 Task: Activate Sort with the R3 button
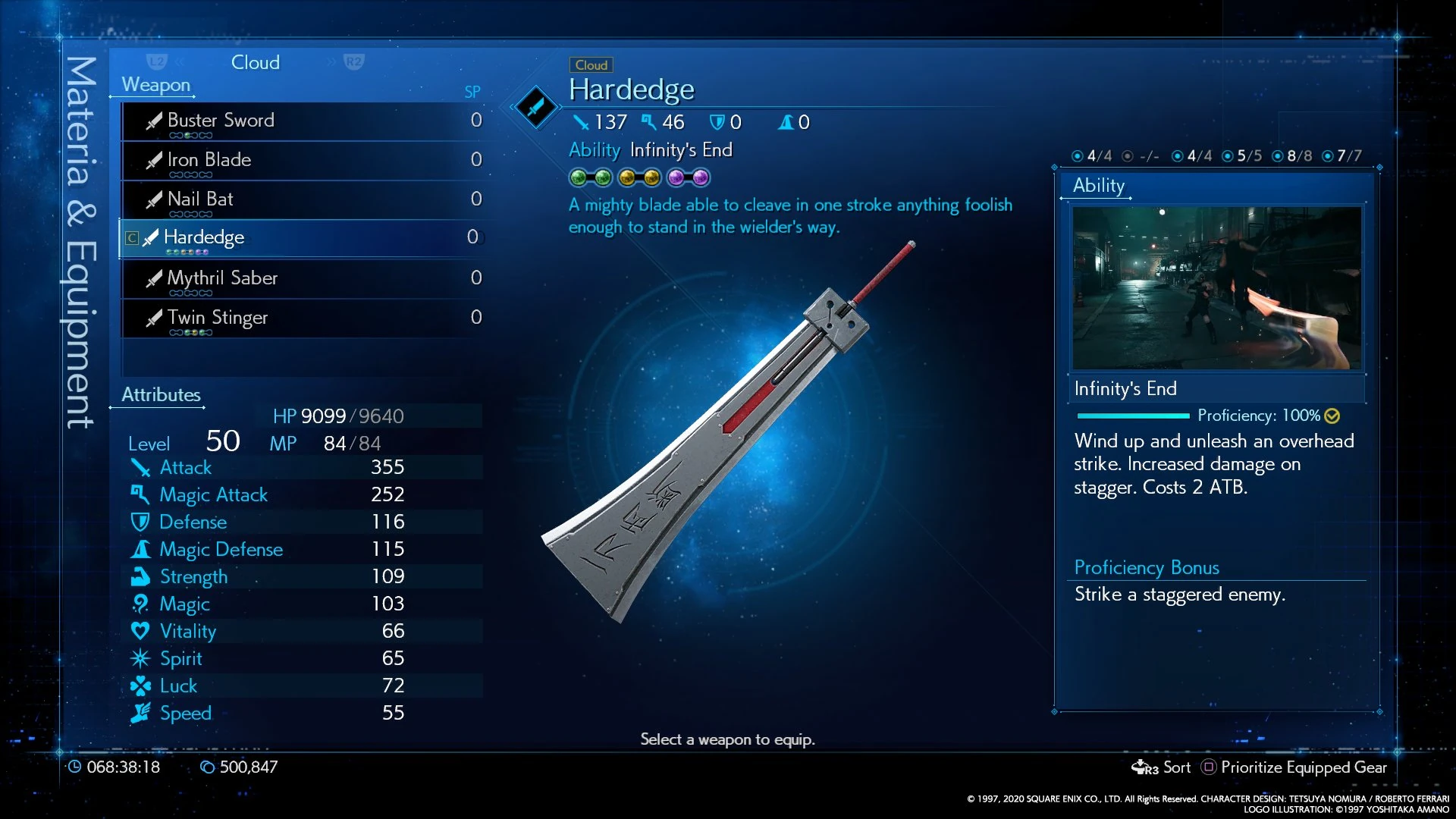pyautogui.click(x=1162, y=767)
